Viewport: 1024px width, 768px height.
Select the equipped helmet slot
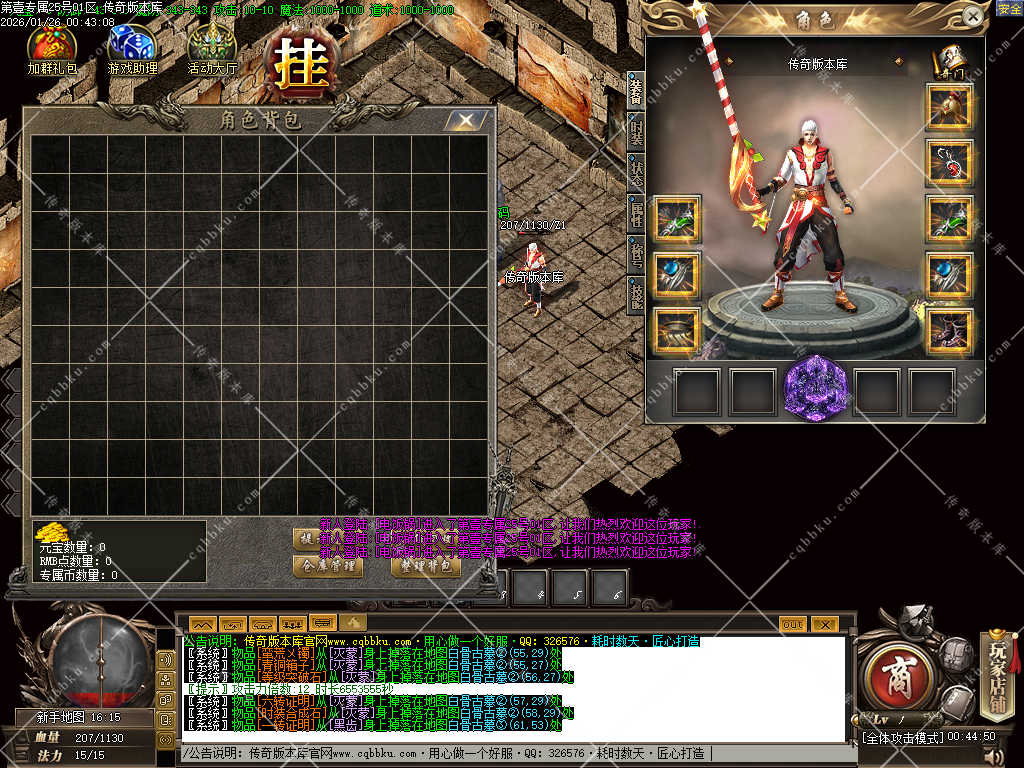[x=950, y=105]
